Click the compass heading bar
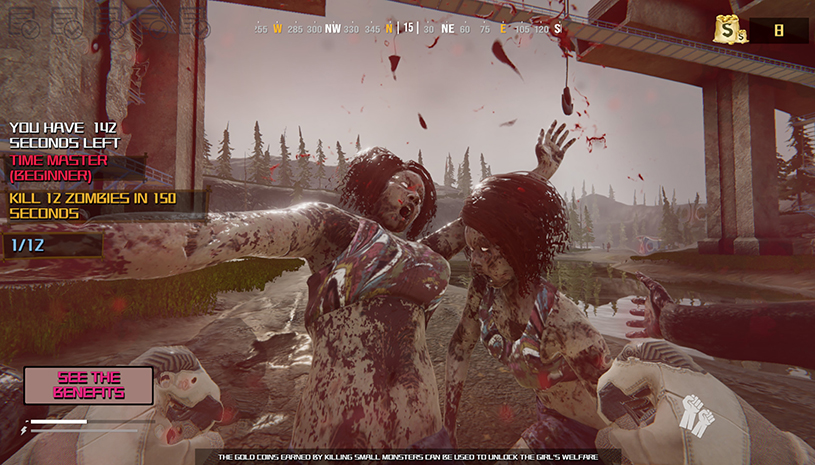 tap(407, 29)
